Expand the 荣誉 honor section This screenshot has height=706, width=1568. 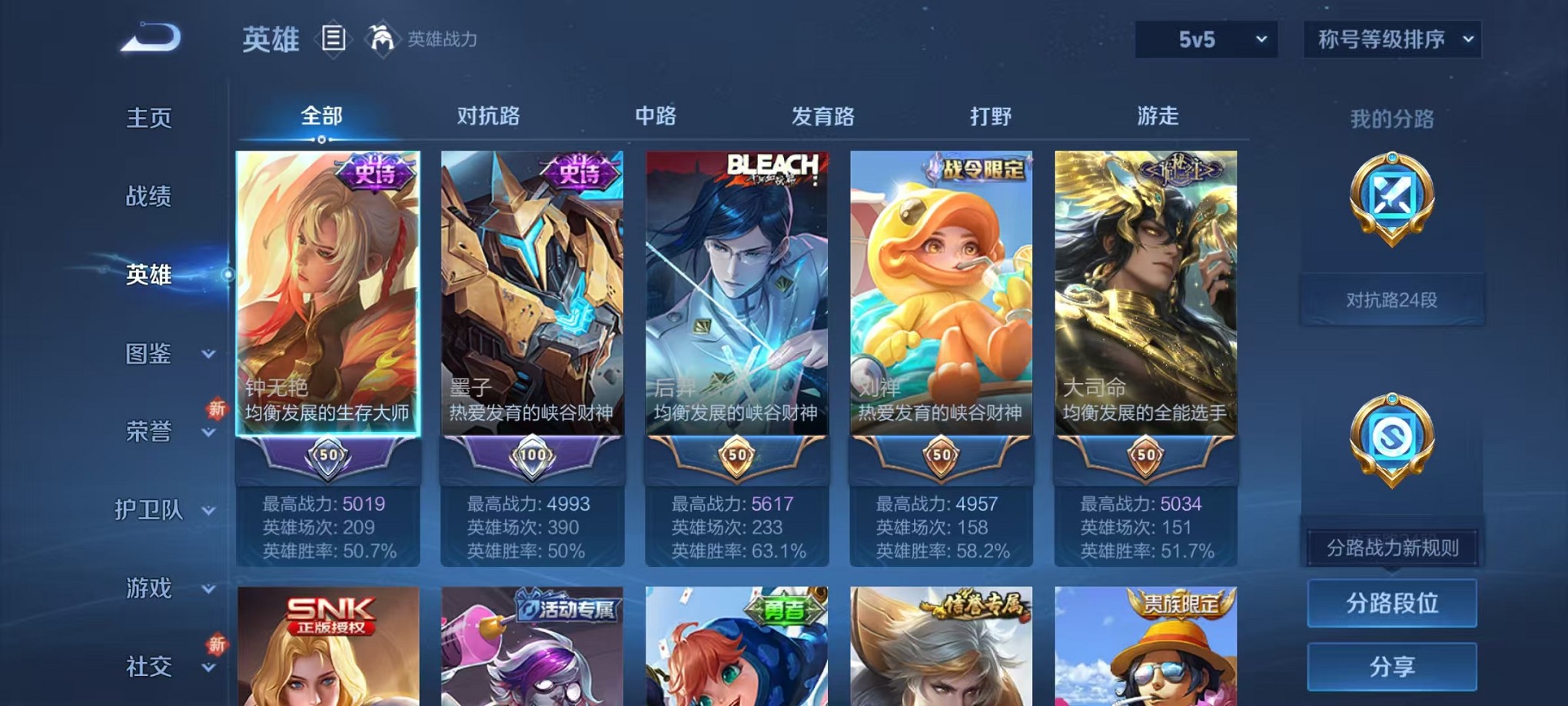(x=146, y=432)
